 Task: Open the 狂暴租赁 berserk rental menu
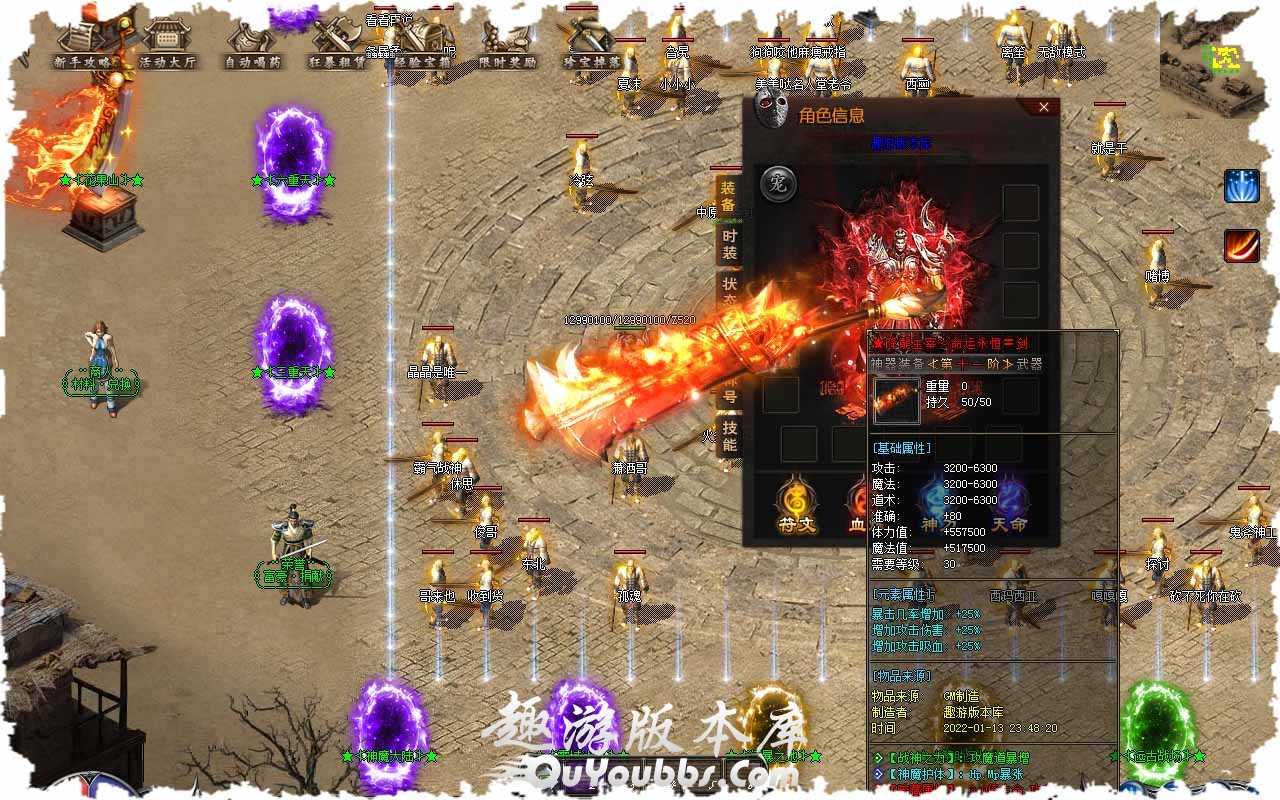tap(337, 46)
